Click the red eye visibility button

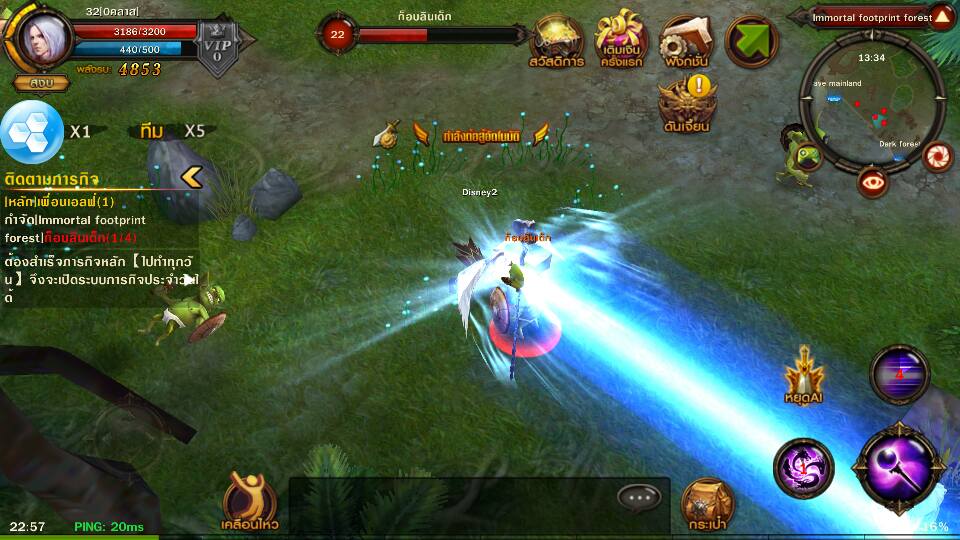pyautogui.click(x=873, y=181)
